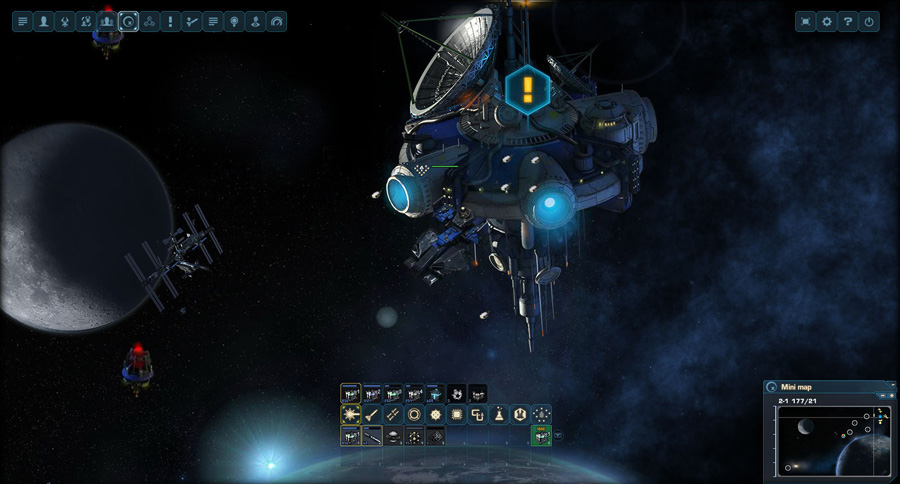Click the question mark help button
Image resolution: width=900 pixels, height=484 pixels.
pos(848,21)
